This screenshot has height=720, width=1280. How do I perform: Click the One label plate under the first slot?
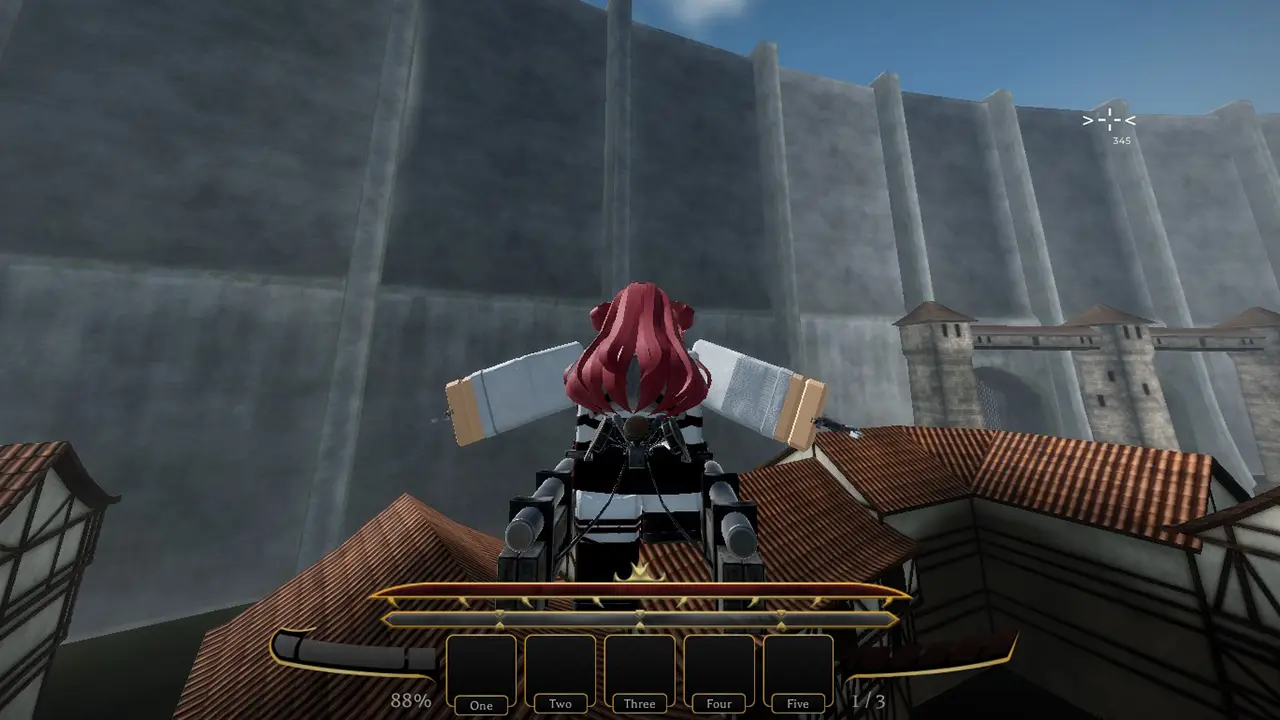(x=480, y=705)
